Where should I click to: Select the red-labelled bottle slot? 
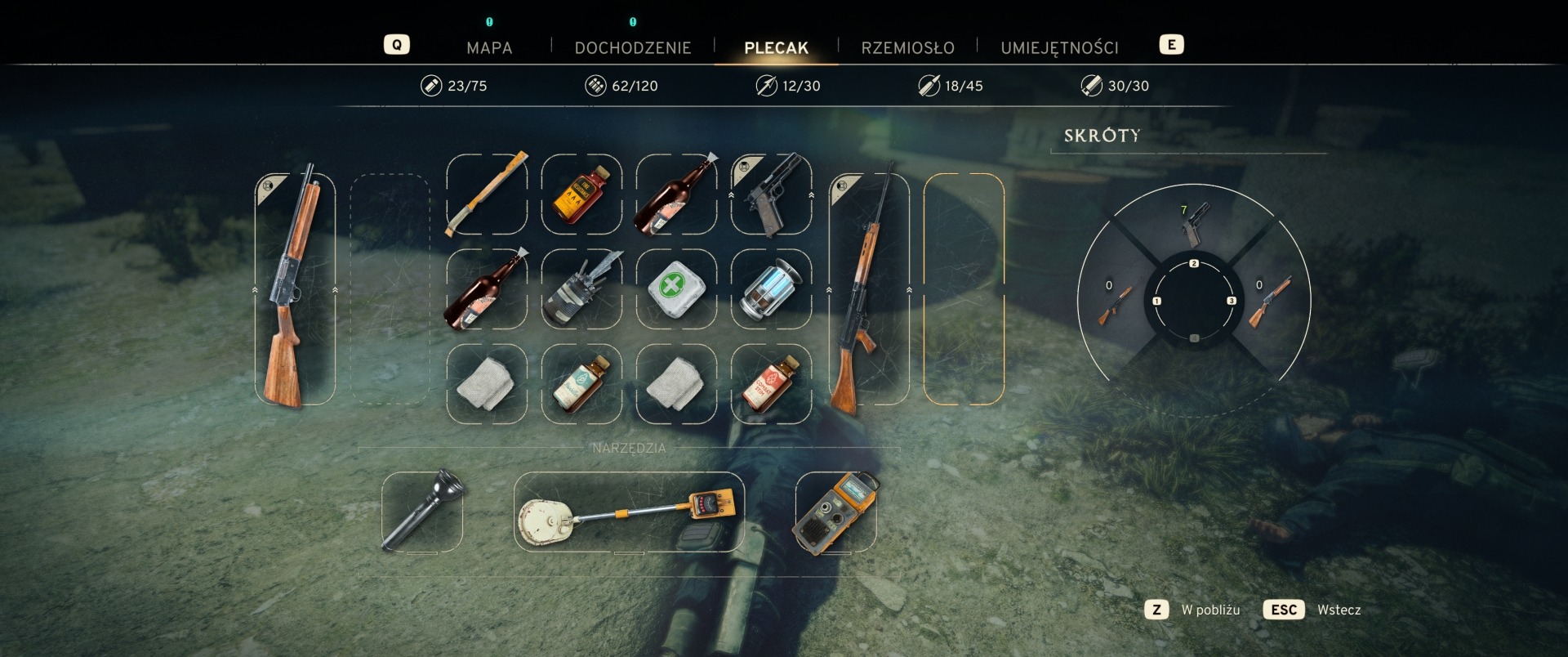point(771,383)
